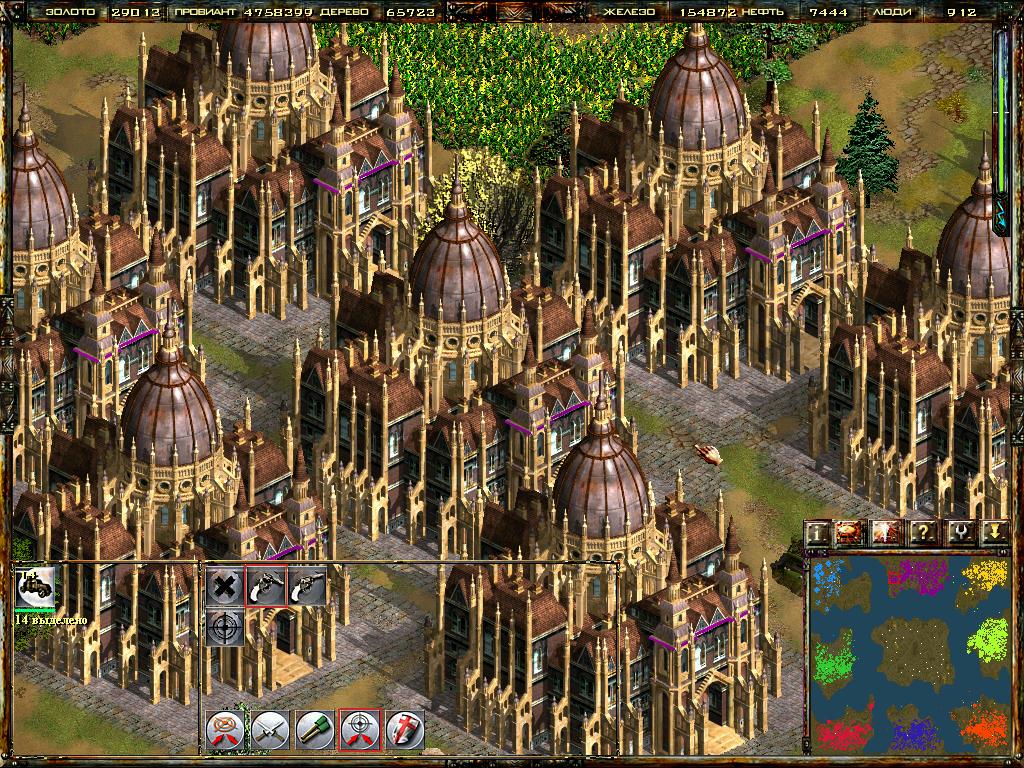Screen dimensions: 1024x768
Task: Click the black X cancel order icon
Action: click(225, 586)
